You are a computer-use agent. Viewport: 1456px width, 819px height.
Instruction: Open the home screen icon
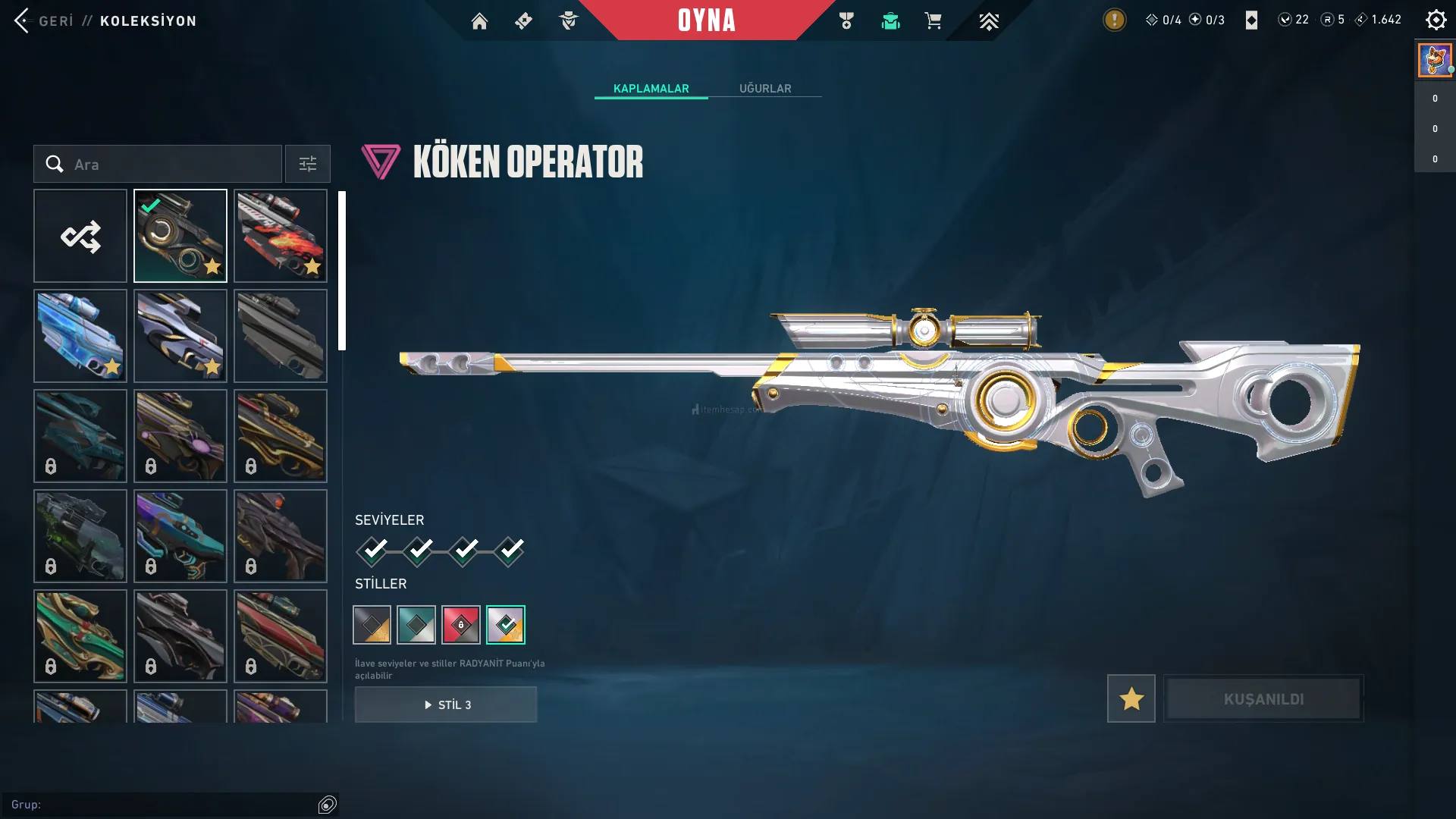pos(479,21)
